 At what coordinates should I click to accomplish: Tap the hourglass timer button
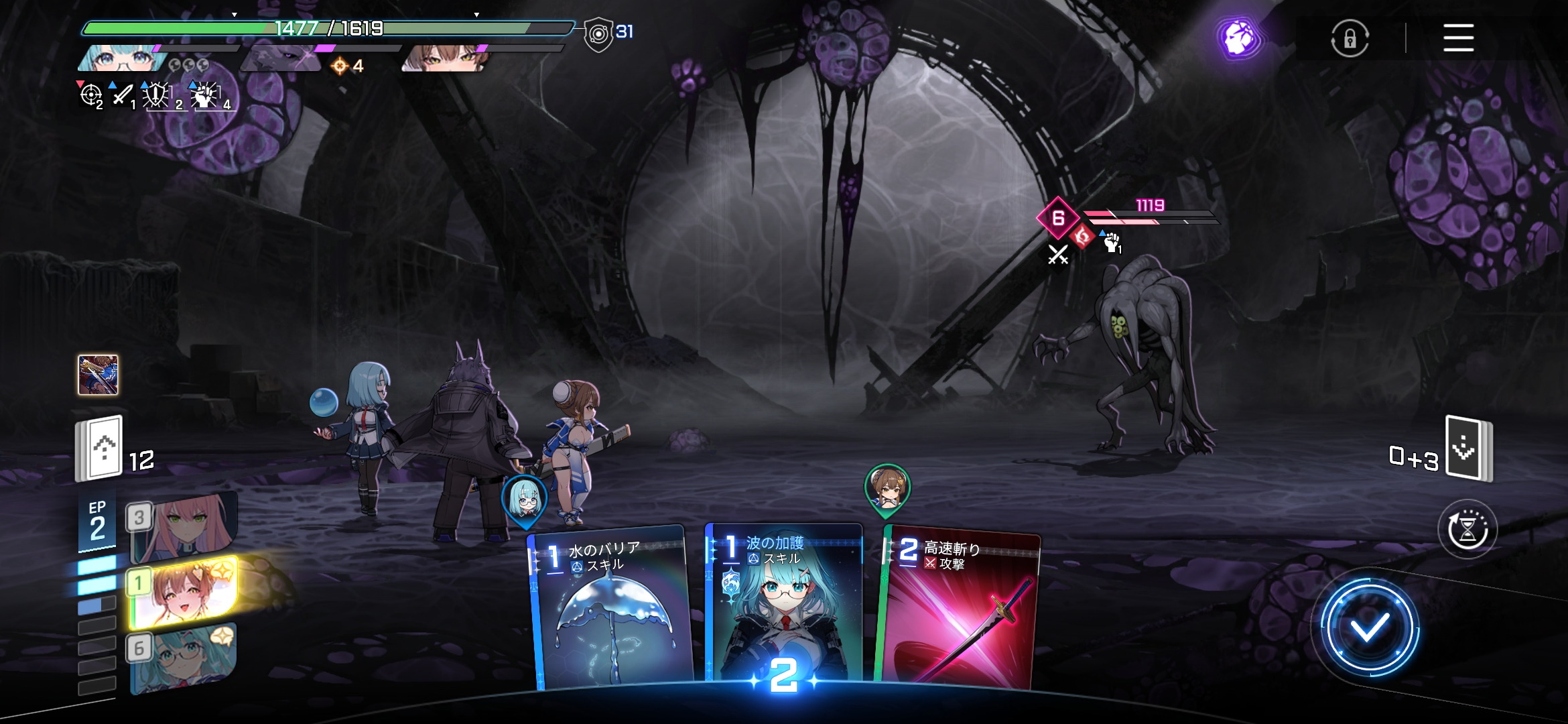point(1467,530)
